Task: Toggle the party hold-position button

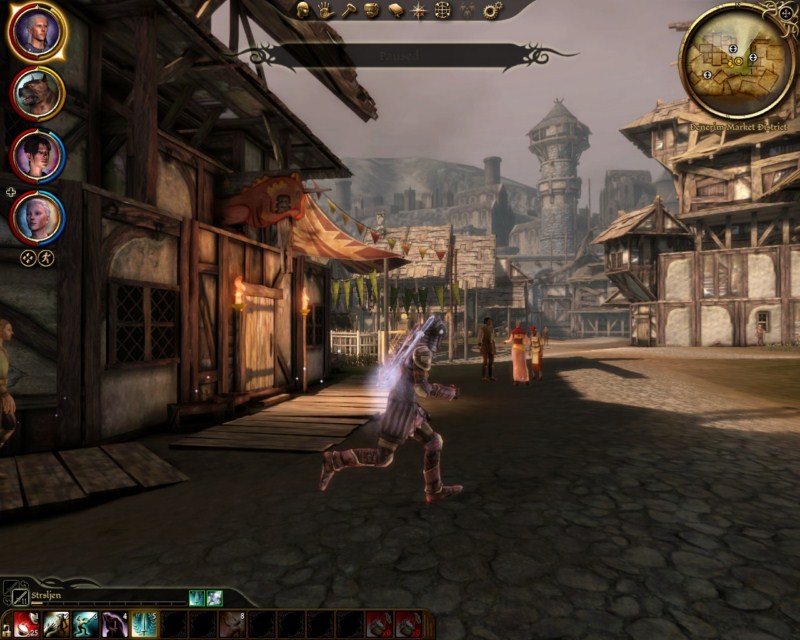Action: point(28,257)
